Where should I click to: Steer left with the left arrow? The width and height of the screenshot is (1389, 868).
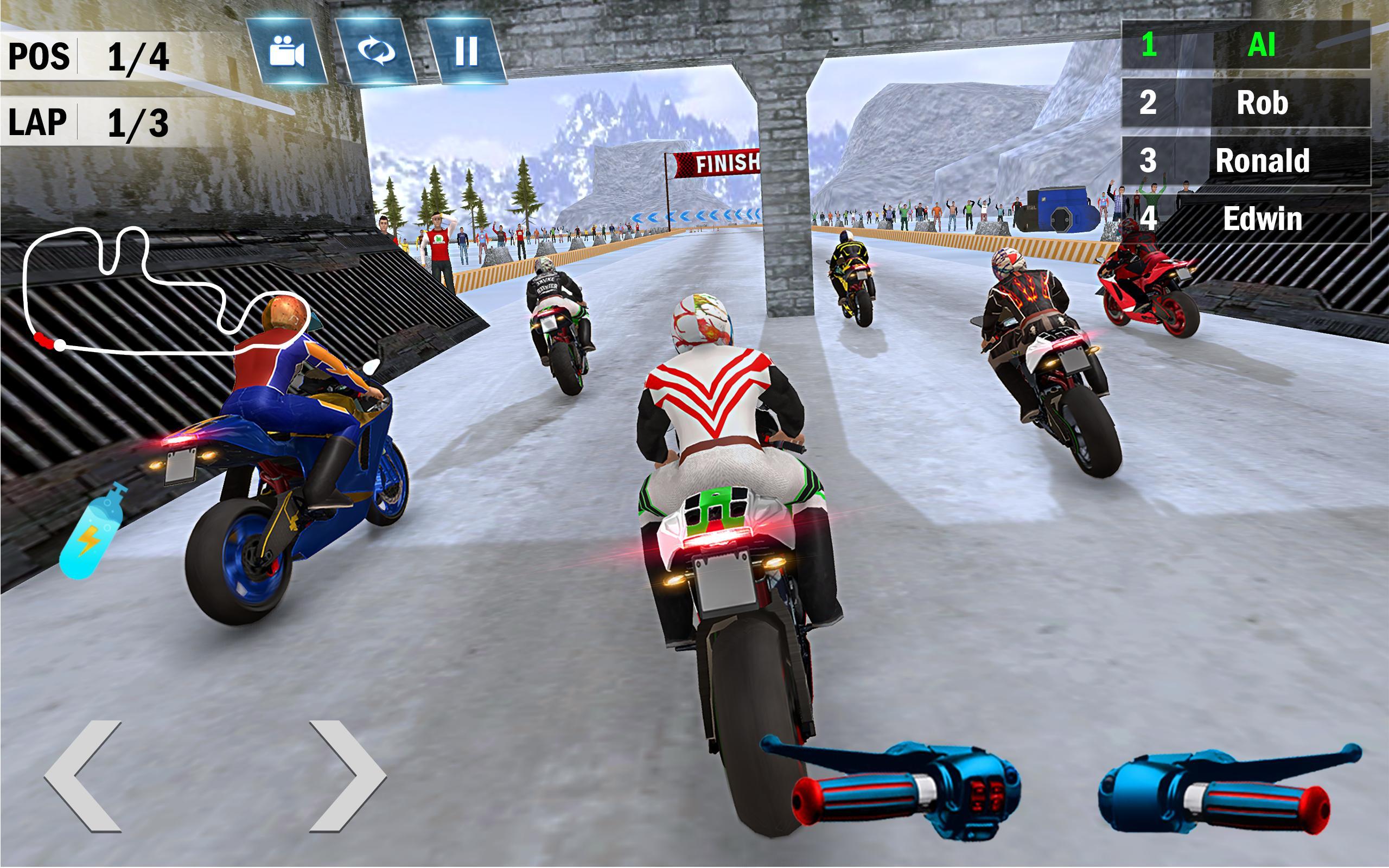(x=85, y=775)
